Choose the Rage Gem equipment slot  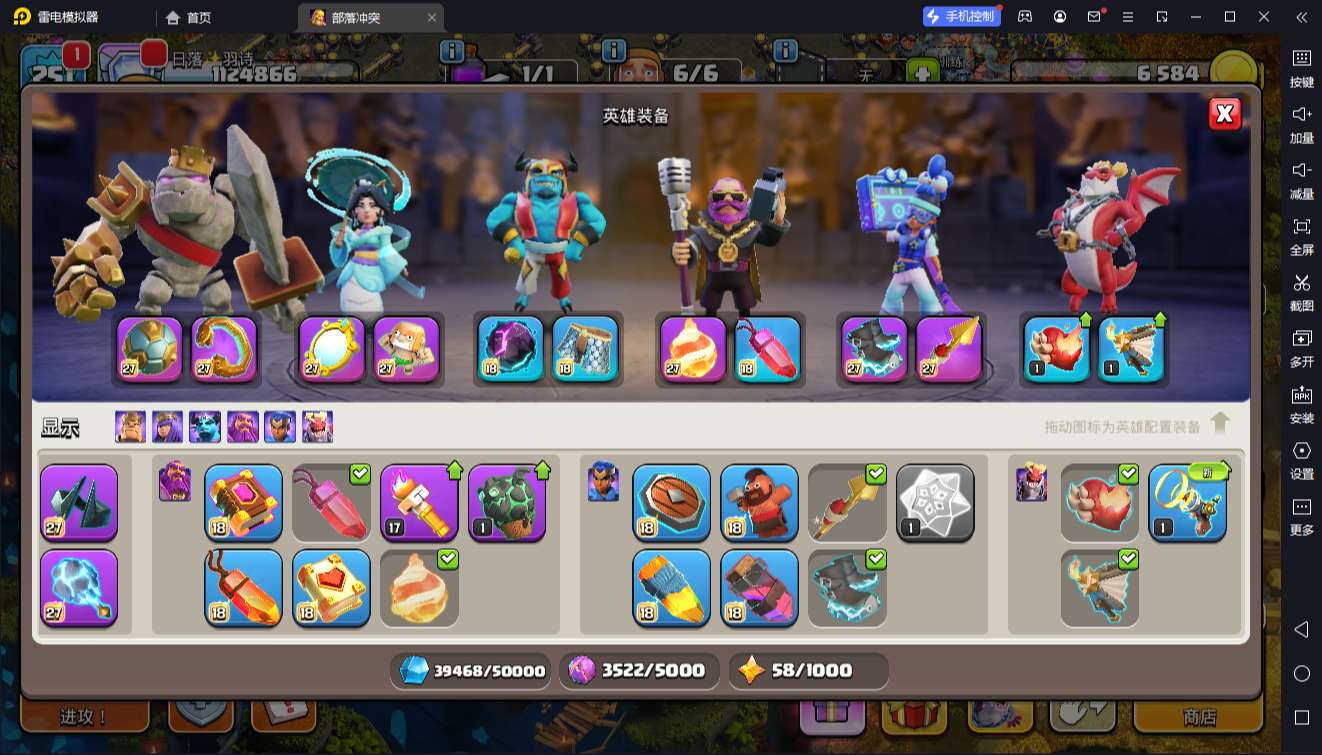(x=244, y=587)
